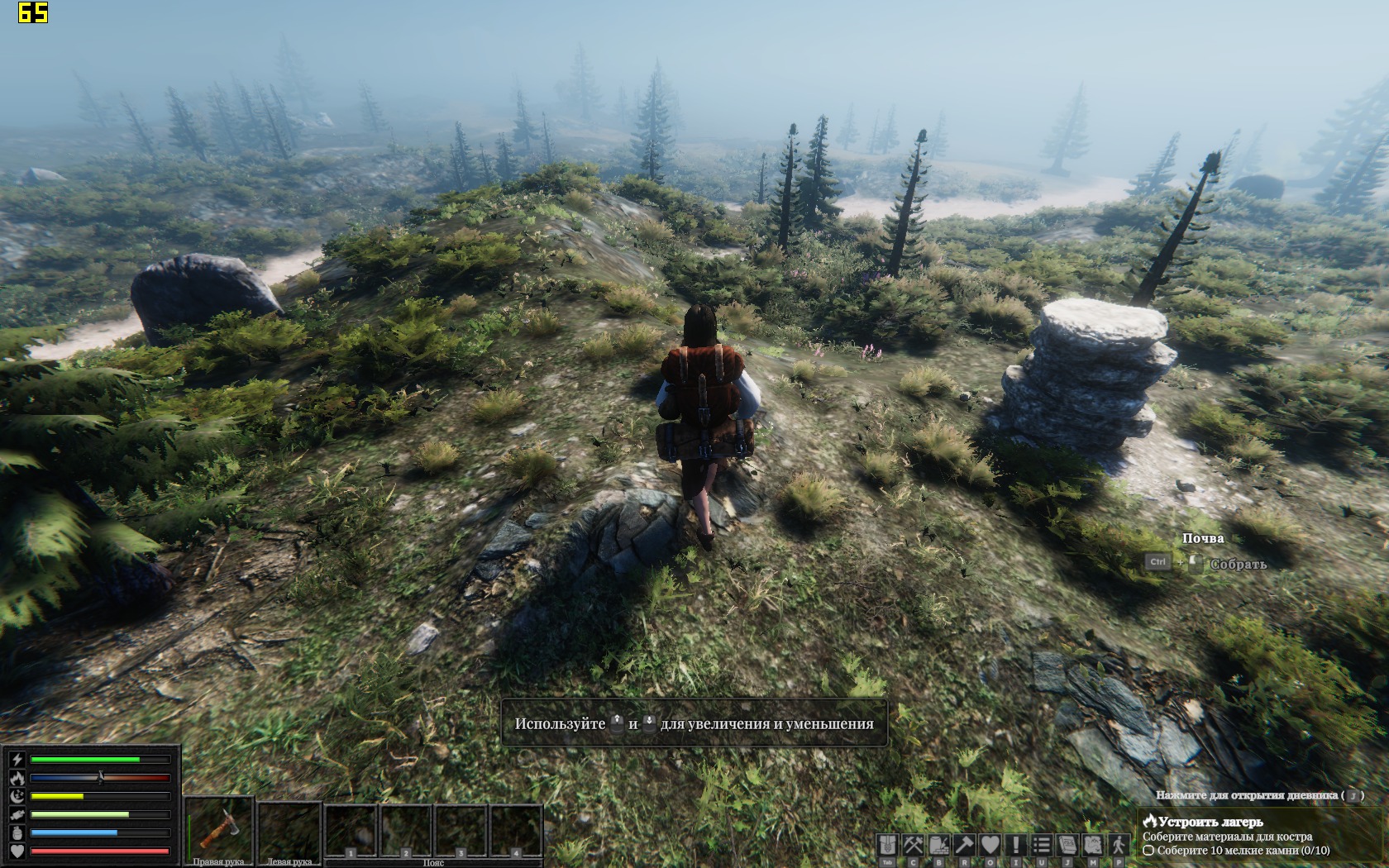Open the map icon in the toolbar
The image size is (1389, 868).
(1093, 845)
